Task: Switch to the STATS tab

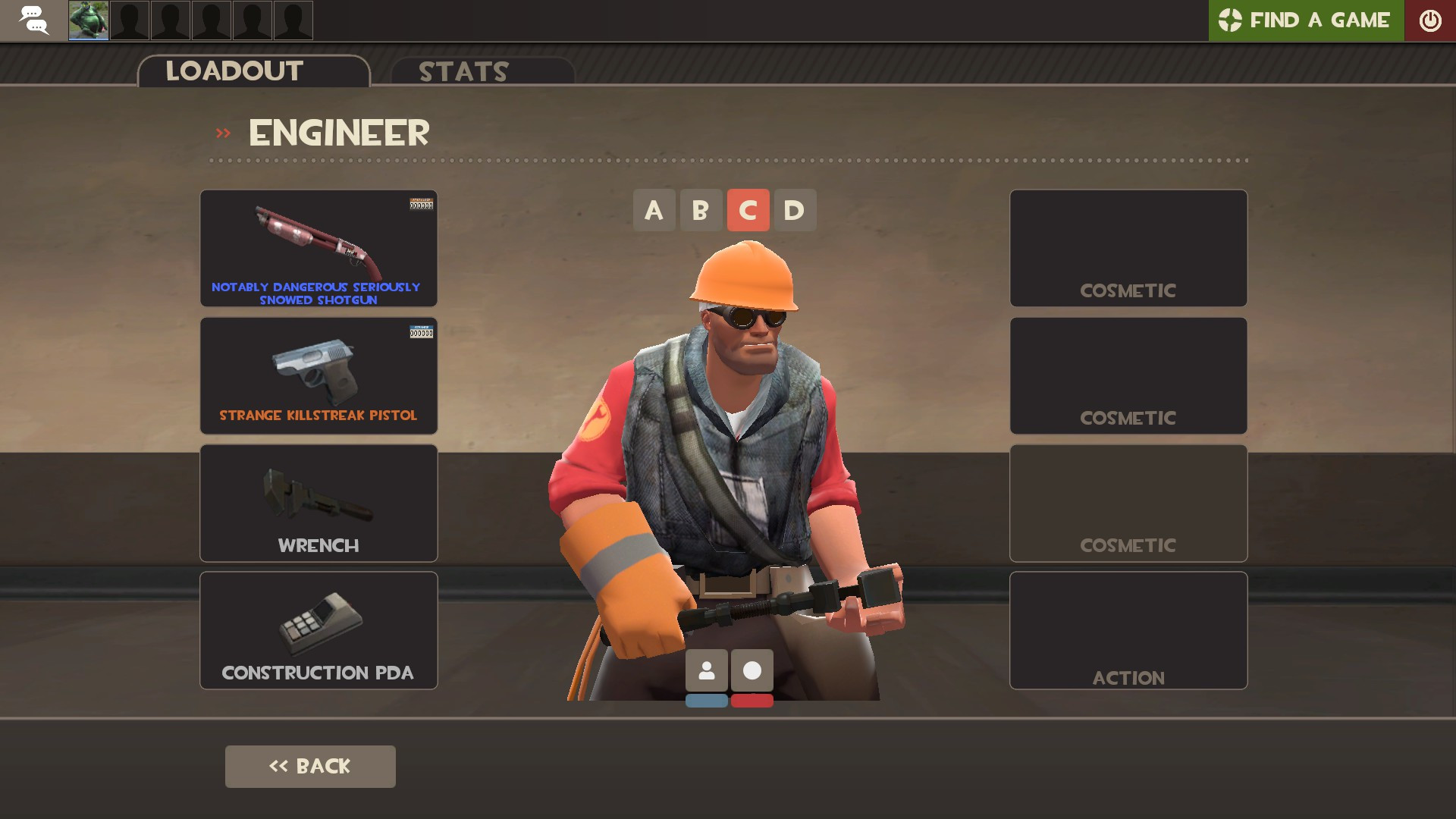Action: 463,72
